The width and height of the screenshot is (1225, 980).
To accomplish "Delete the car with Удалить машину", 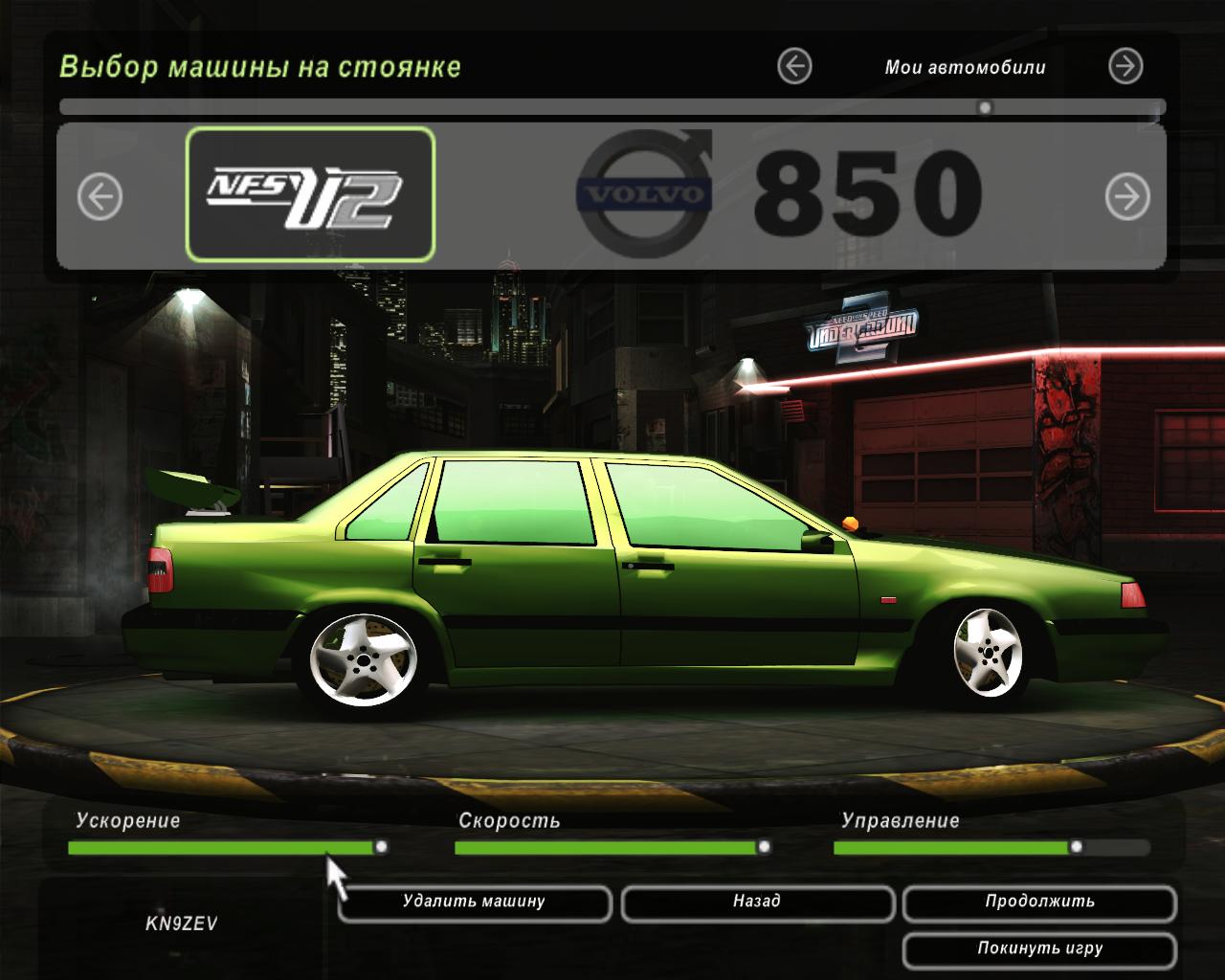I will click(474, 902).
